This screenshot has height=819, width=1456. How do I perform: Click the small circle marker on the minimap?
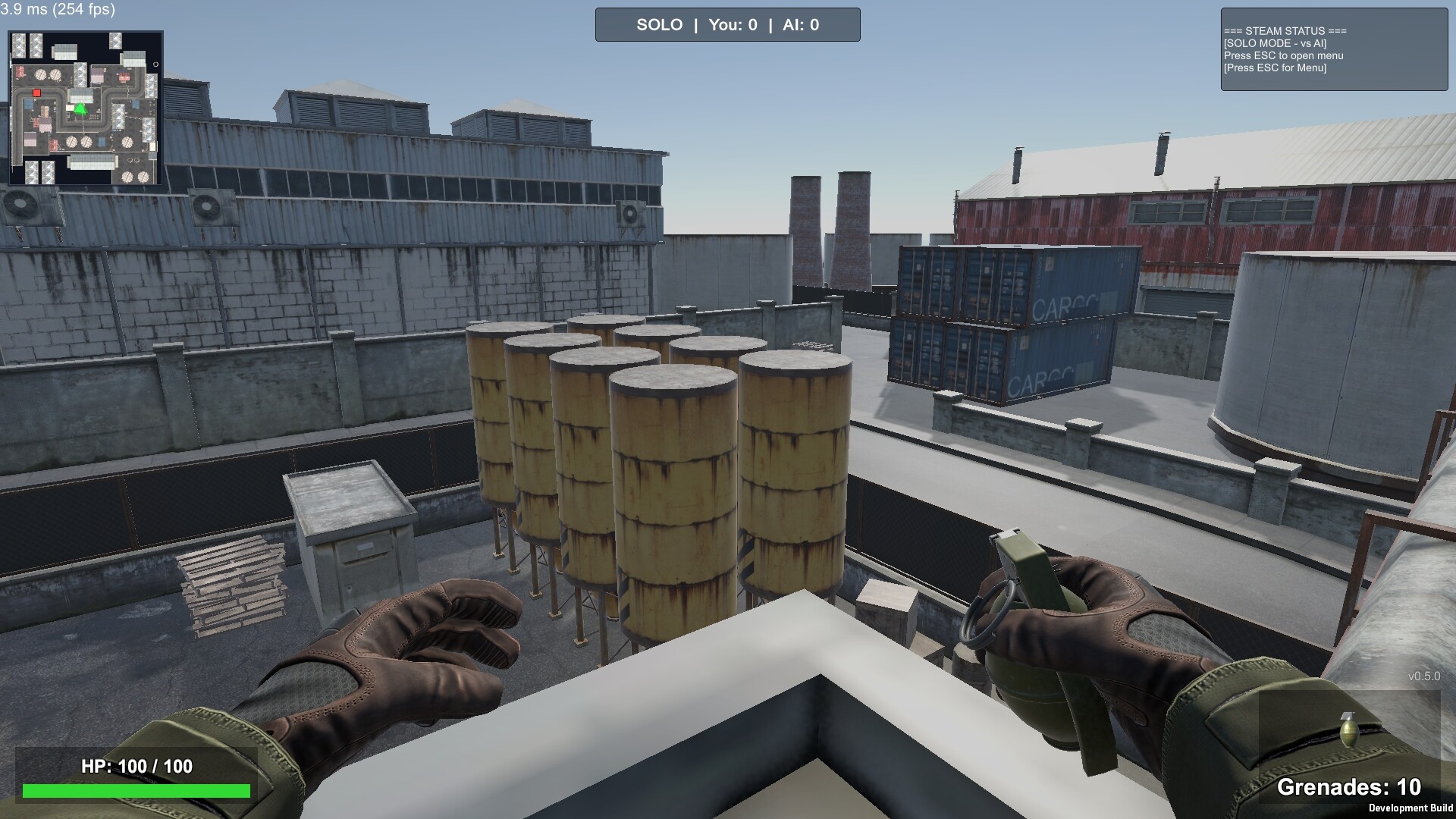156,64
